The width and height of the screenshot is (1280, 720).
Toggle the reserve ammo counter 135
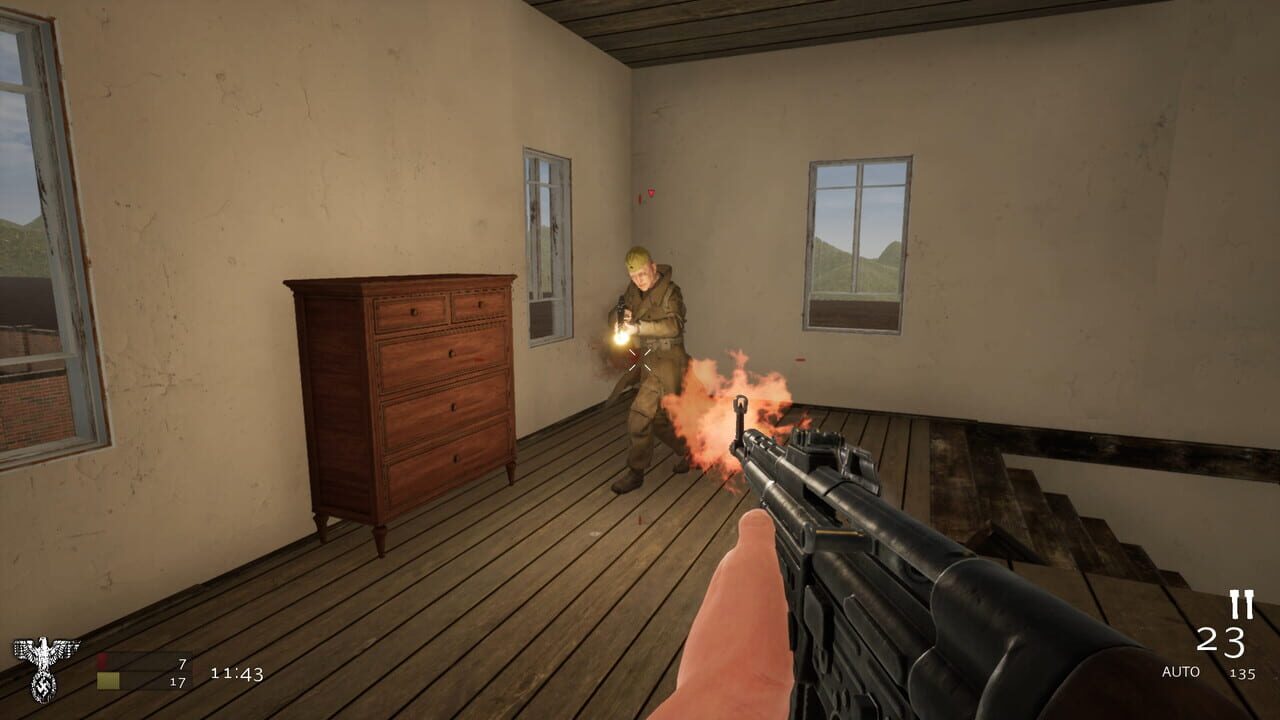(1243, 673)
